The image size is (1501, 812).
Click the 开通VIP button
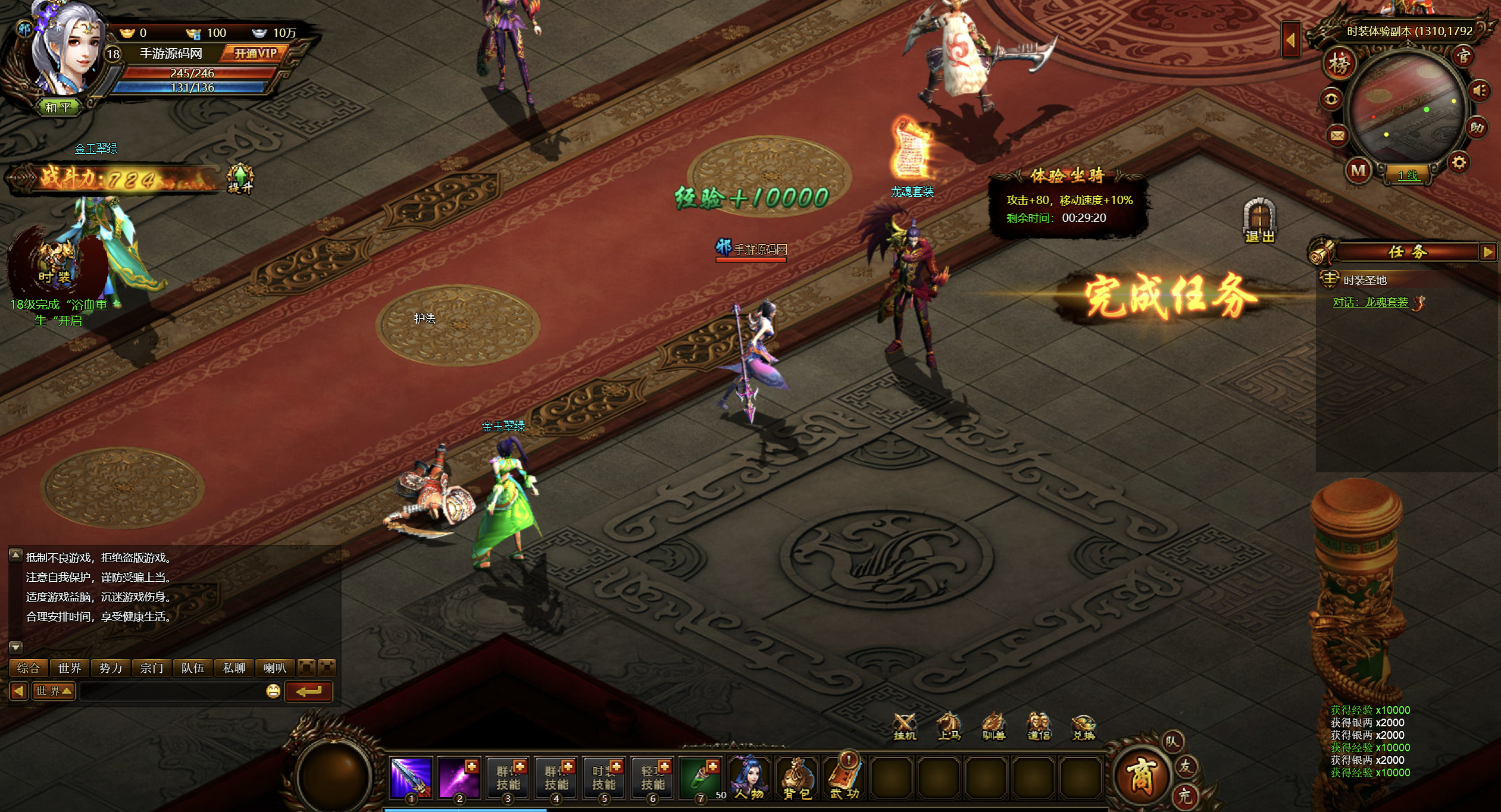coord(255,54)
